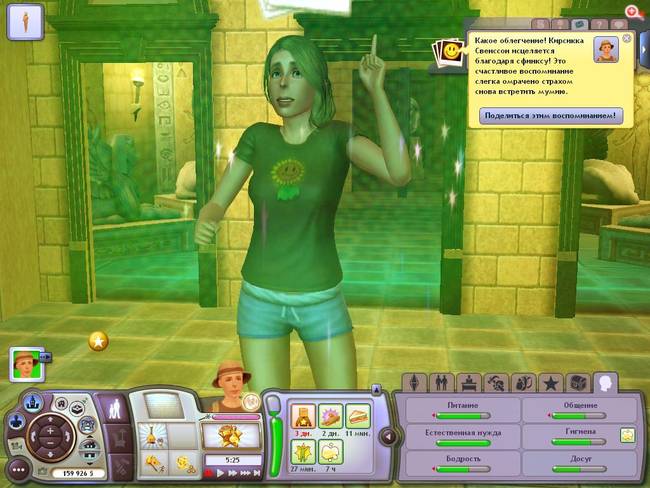The width and height of the screenshot is (650, 488).
Task: Click the magnifier icon in the top corner
Action: point(631,10)
